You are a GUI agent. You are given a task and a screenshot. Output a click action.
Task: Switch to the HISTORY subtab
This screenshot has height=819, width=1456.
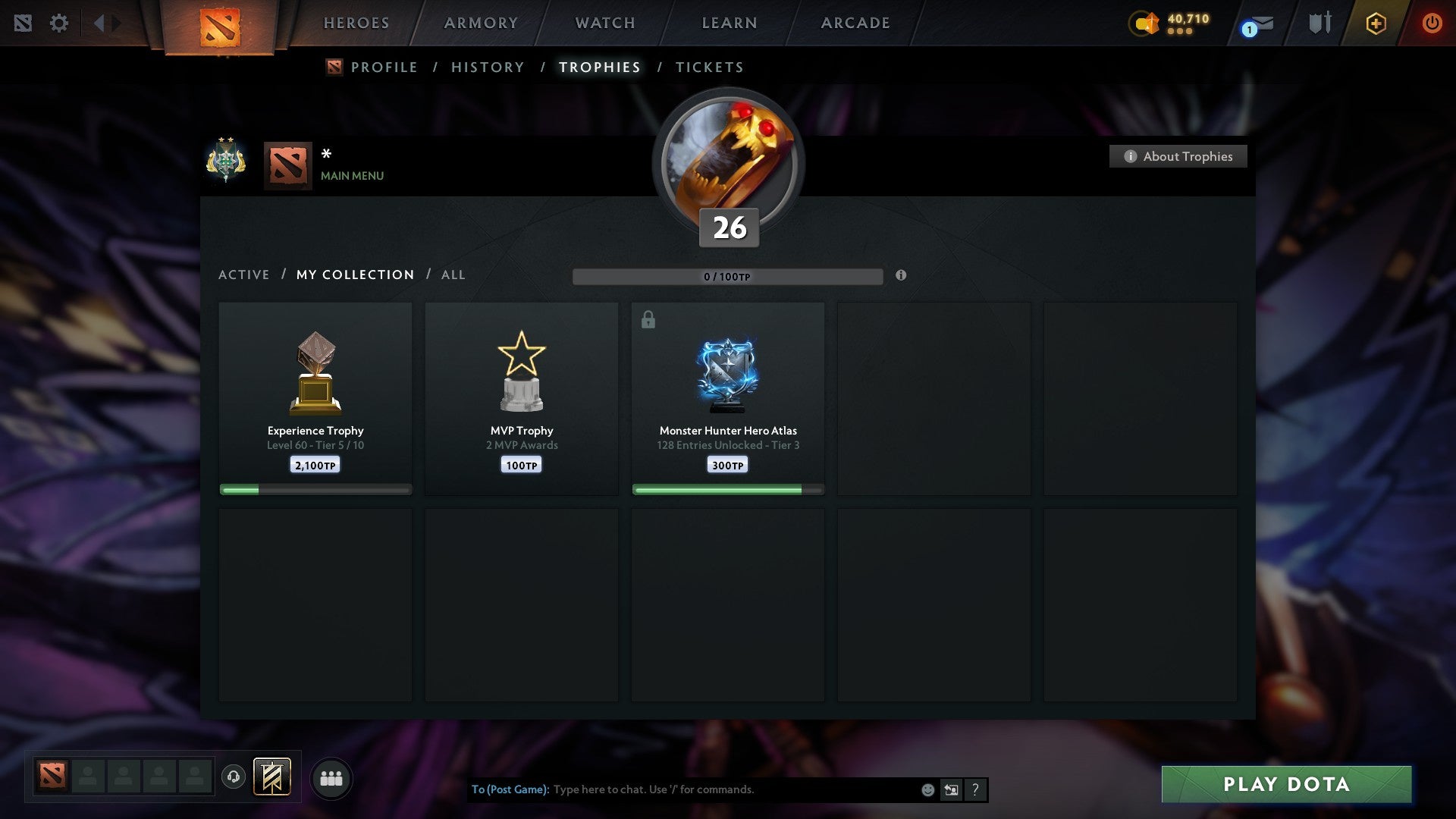pyautogui.click(x=487, y=67)
